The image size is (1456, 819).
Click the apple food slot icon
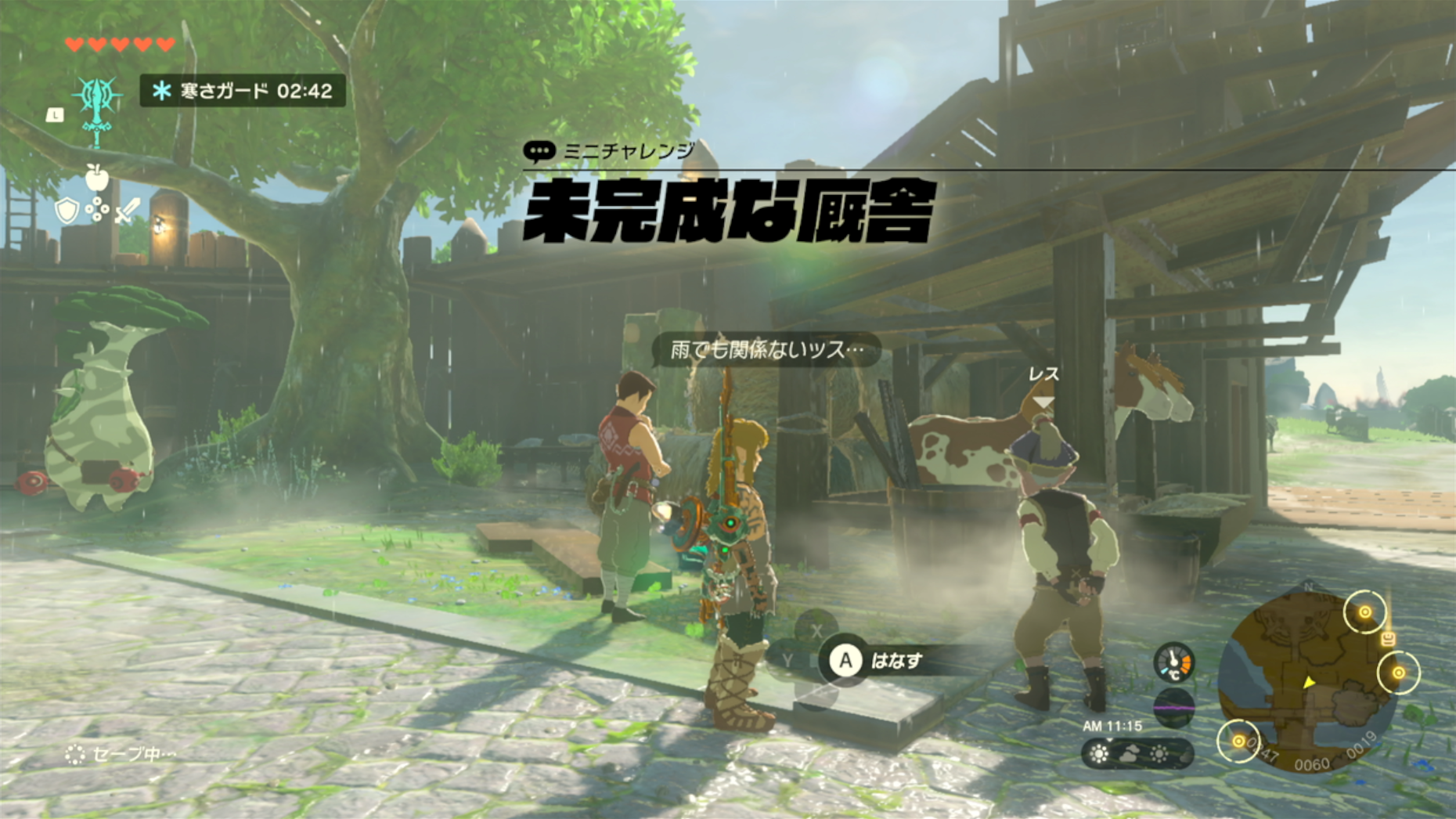(96, 178)
